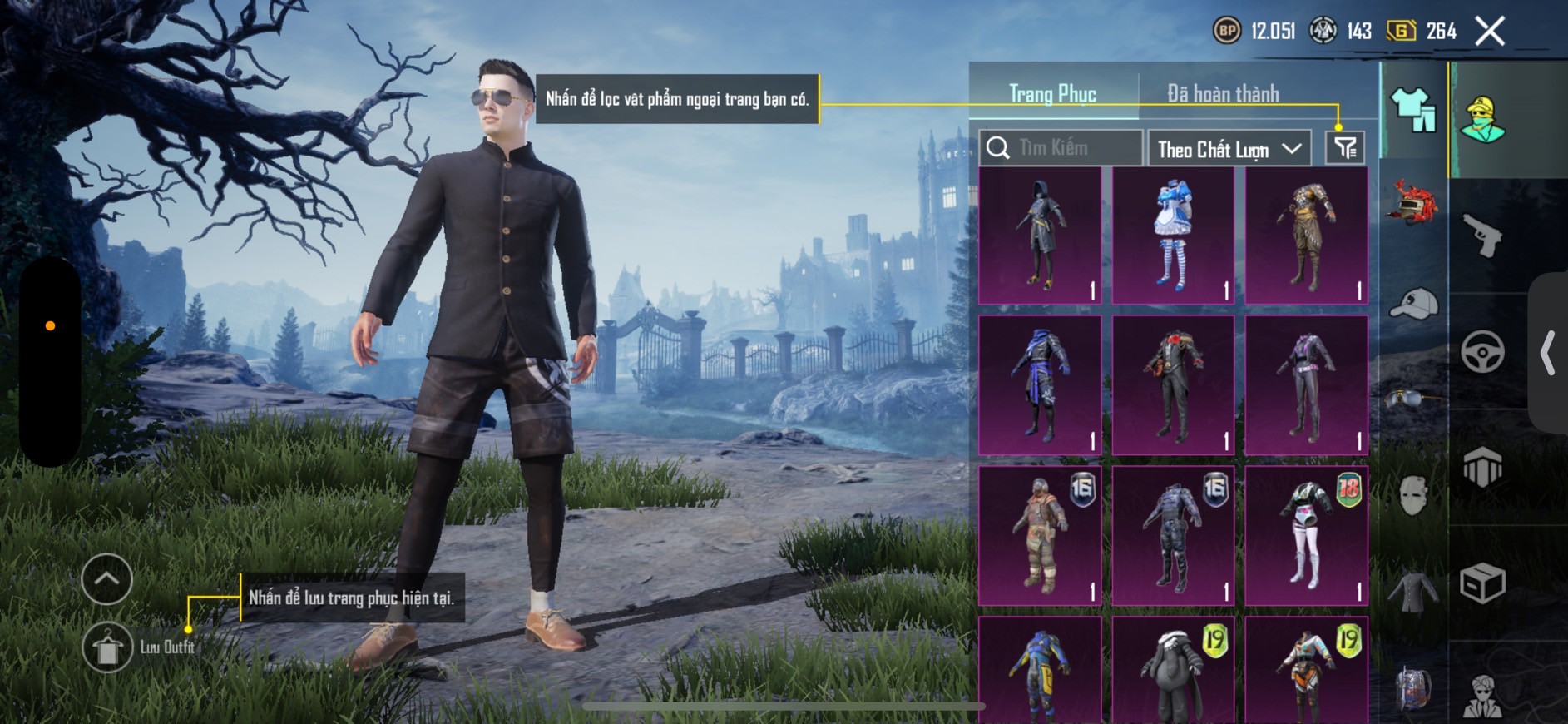Pick the white and pink level 18 outfit
The height and width of the screenshot is (724, 1568).
(1306, 535)
